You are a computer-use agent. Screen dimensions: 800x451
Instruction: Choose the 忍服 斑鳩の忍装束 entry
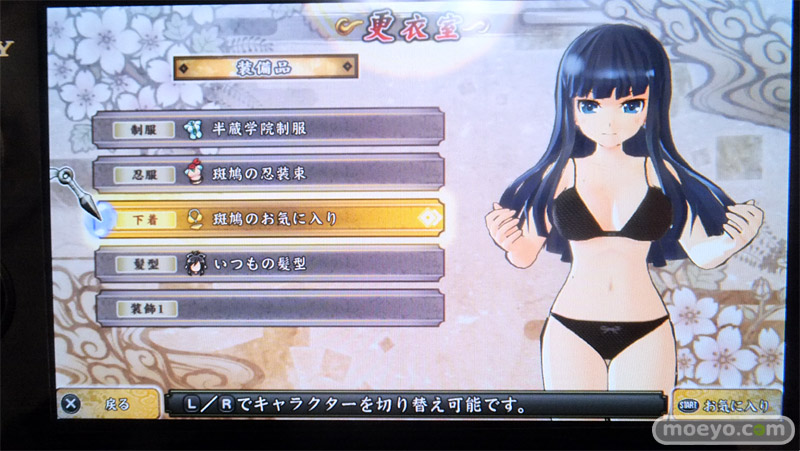click(x=268, y=173)
